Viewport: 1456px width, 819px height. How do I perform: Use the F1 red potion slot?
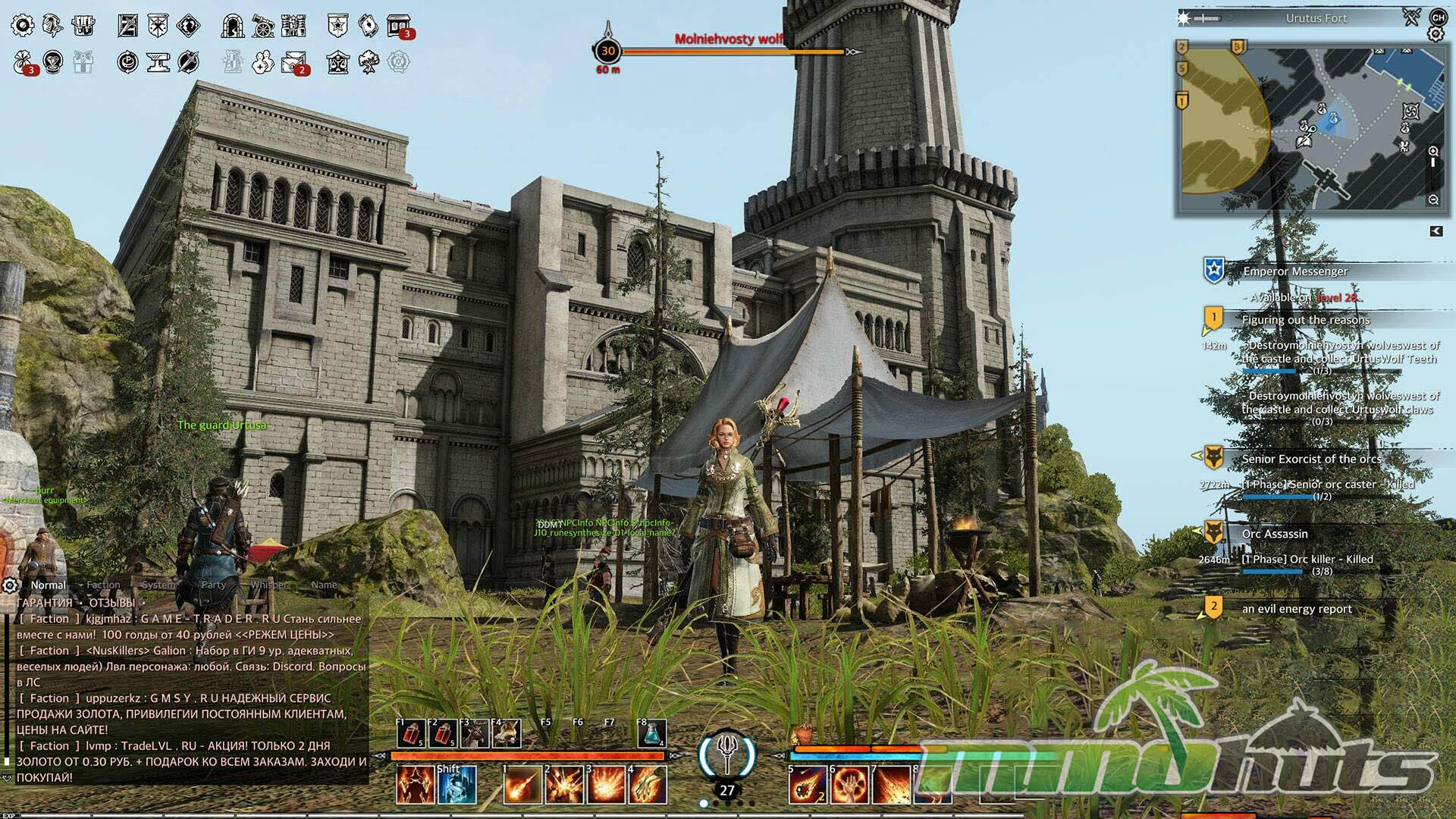410,734
